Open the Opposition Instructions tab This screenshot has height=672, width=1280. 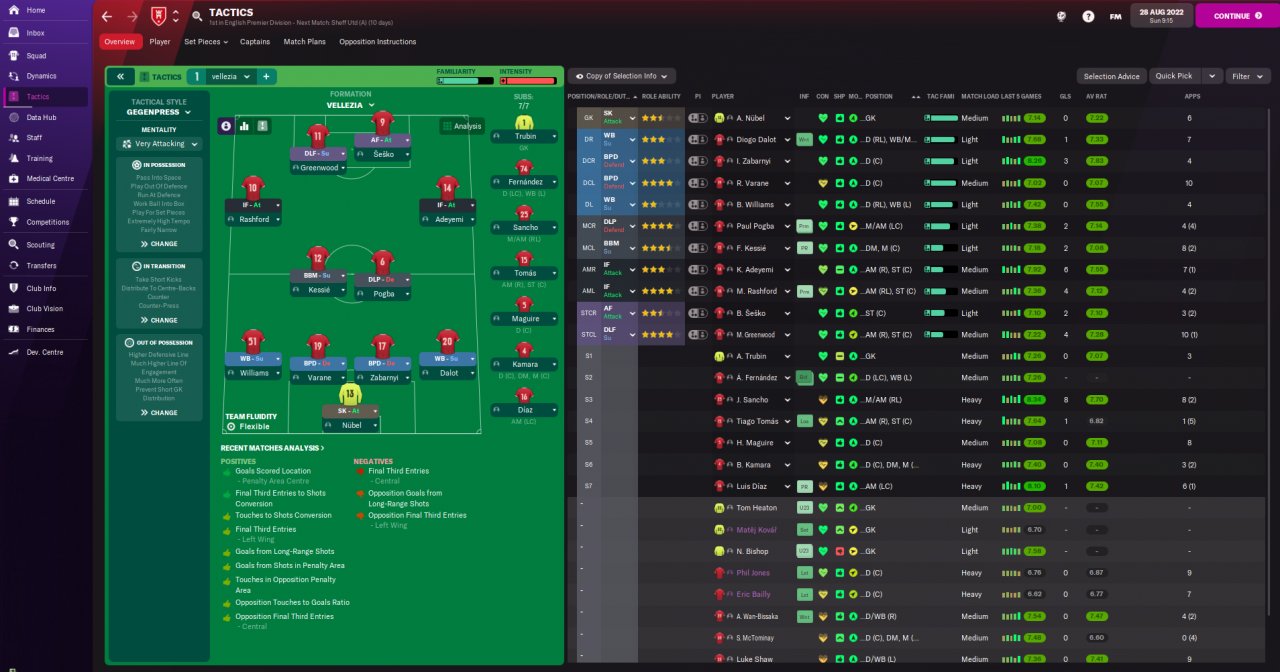point(377,42)
